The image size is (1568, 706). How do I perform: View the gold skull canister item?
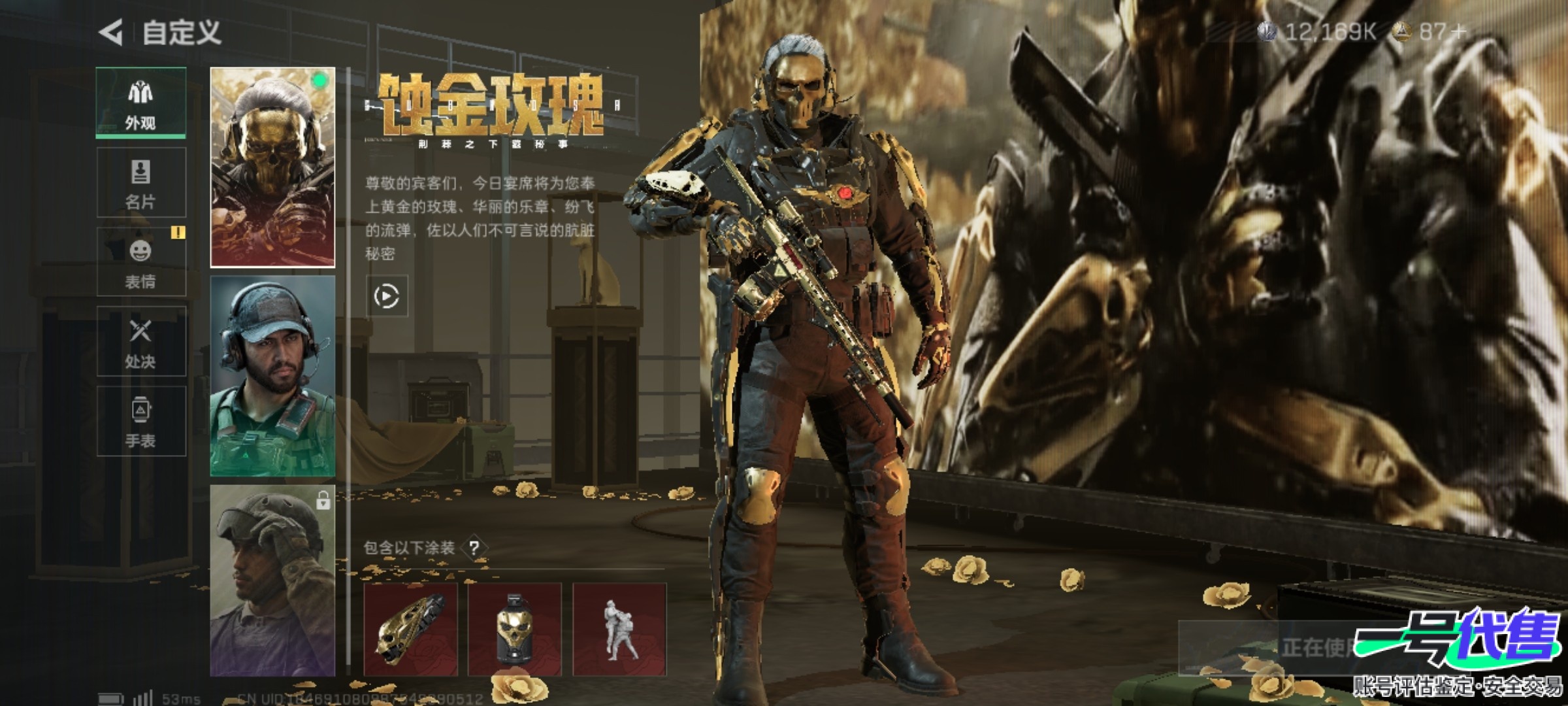[x=515, y=630]
